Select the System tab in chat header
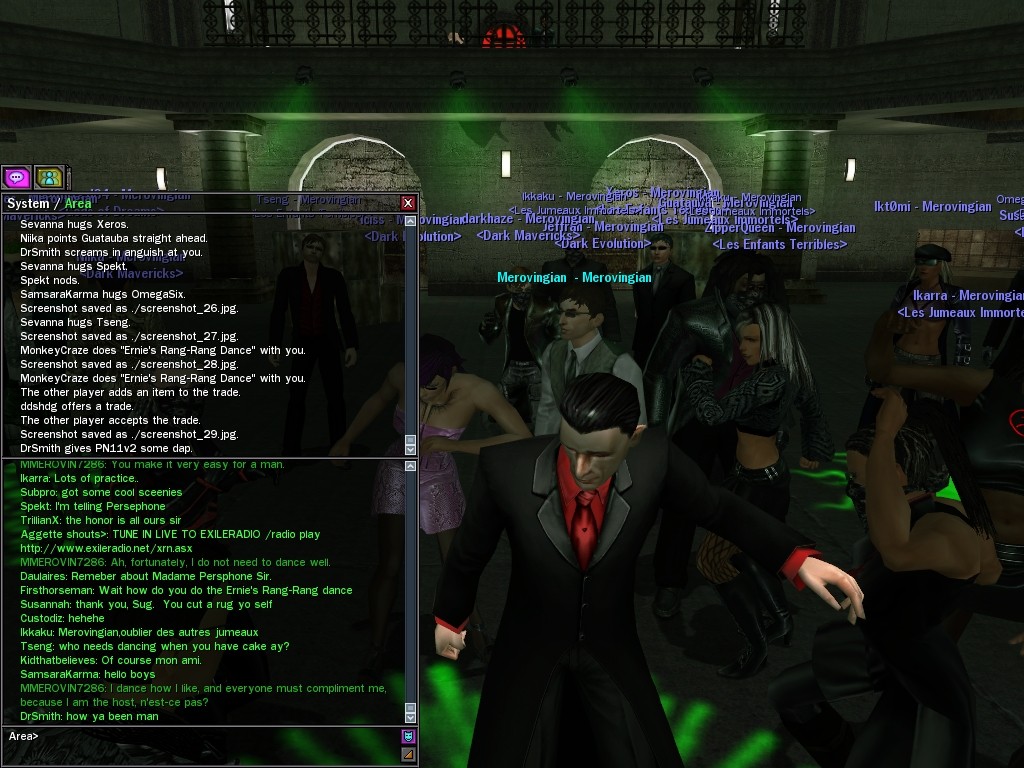The image size is (1024, 768). 28,203
